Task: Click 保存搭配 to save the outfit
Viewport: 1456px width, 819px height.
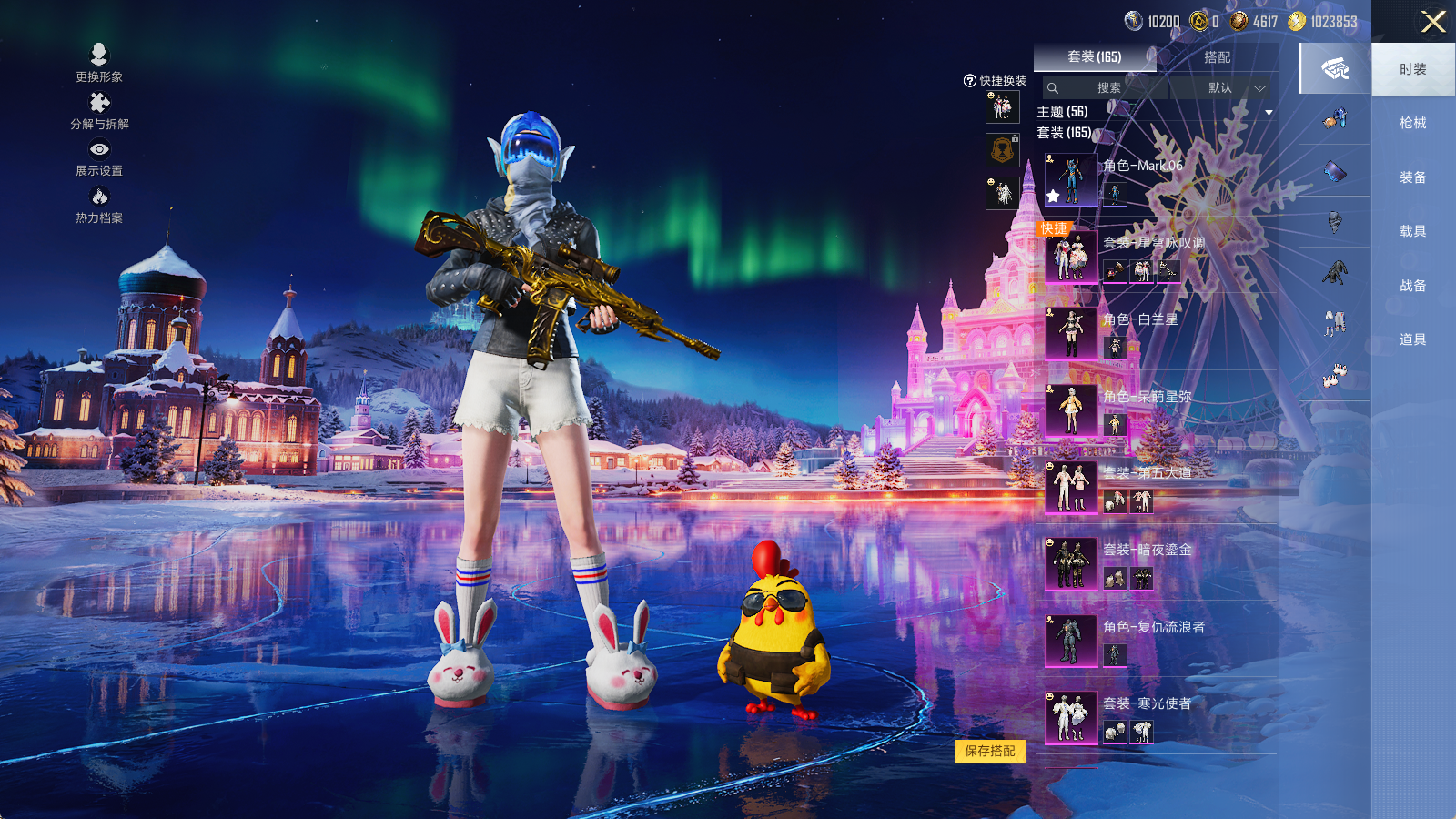Action: tap(990, 751)
